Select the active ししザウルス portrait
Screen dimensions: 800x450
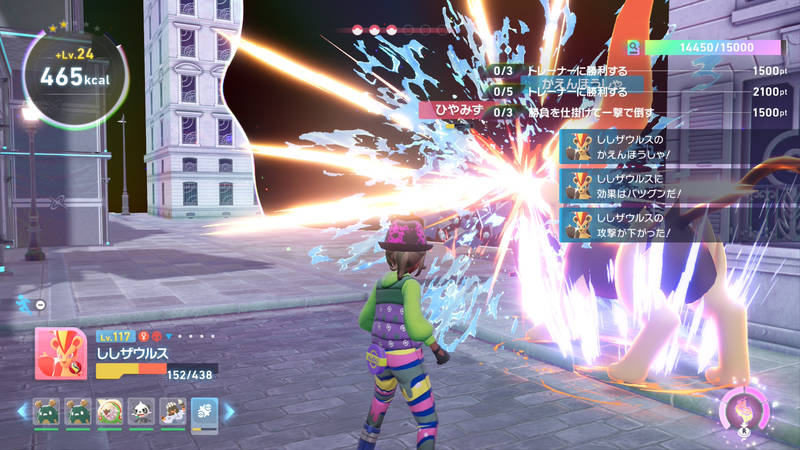pos(59,354)
